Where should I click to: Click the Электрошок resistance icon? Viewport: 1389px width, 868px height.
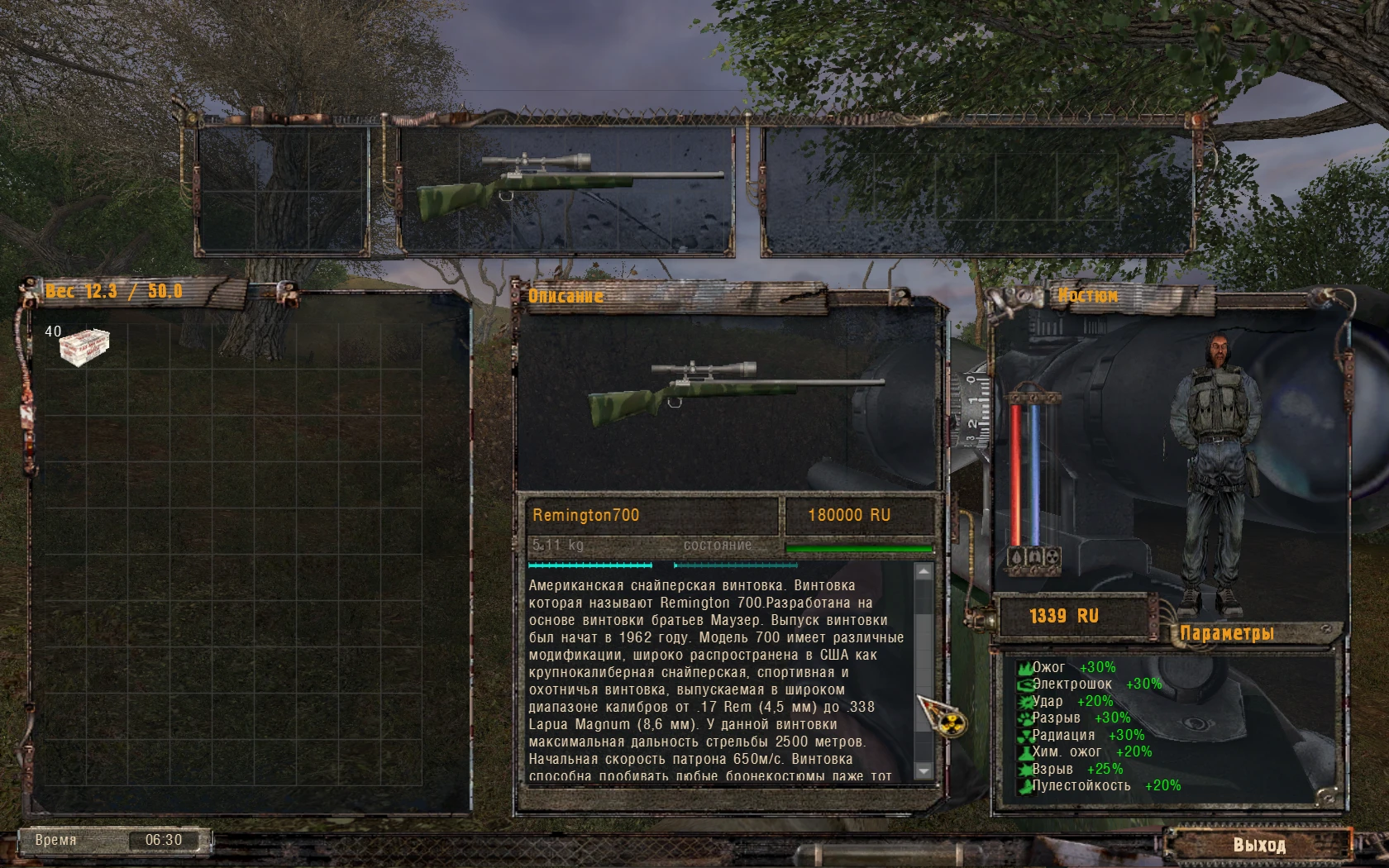1025,686
